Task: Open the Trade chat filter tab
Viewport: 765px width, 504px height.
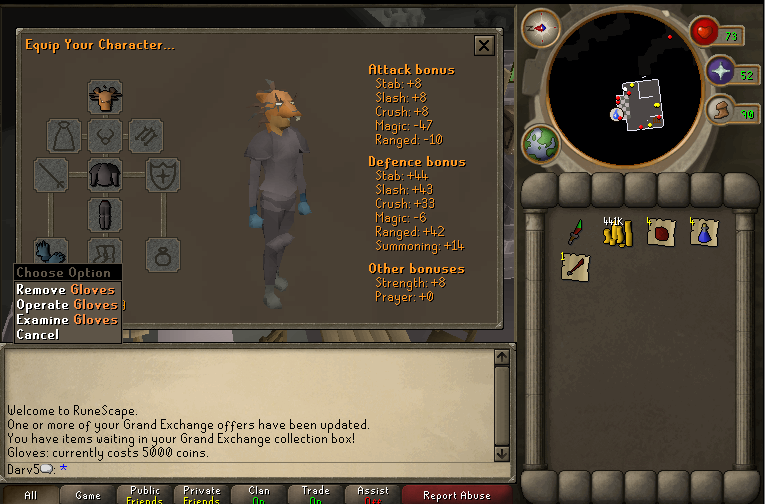Action: pos(315,494)
